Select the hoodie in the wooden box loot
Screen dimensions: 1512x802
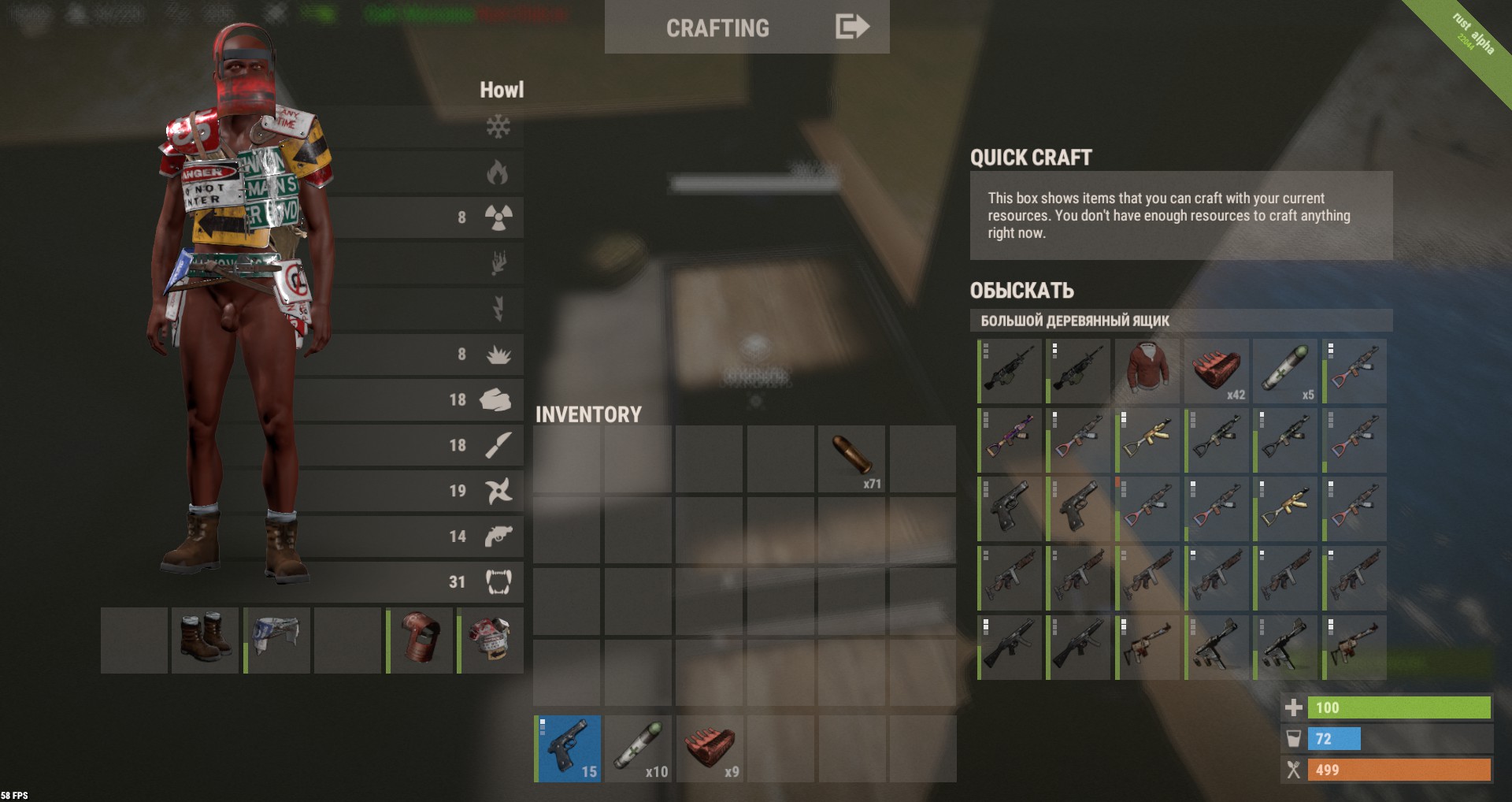(1147, 370)
